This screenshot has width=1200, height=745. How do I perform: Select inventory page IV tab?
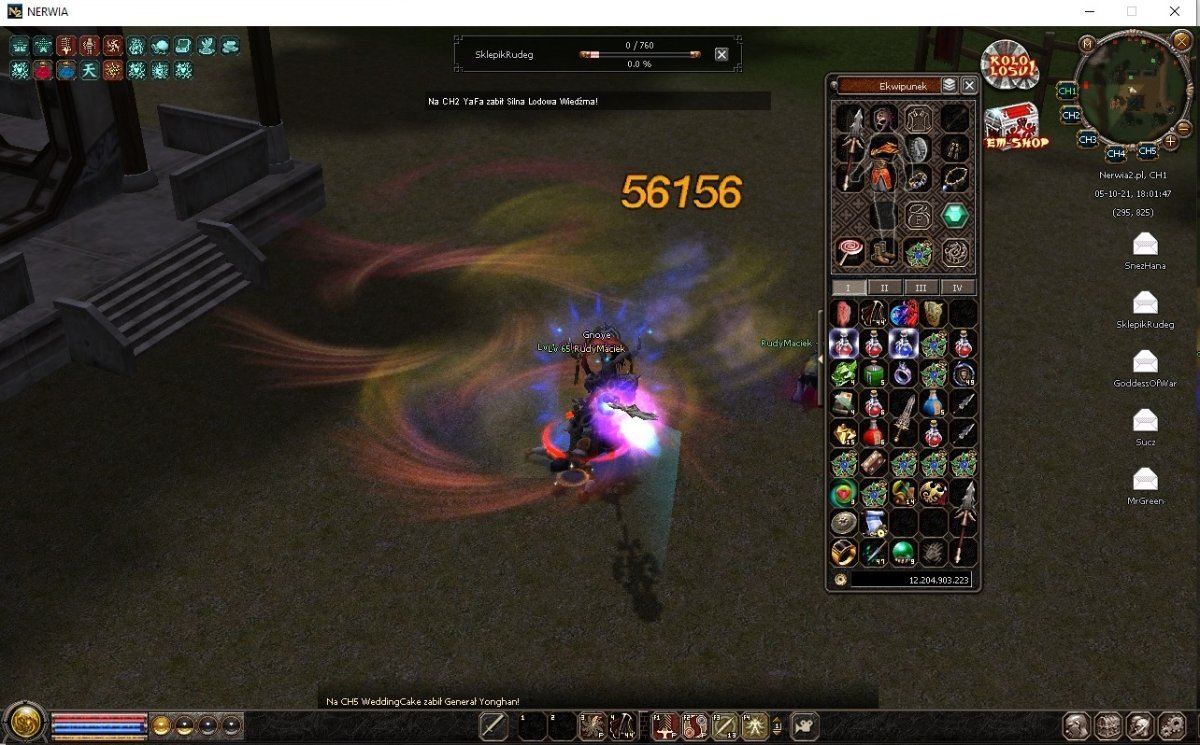pyautogui.click(x=957, y=287)
